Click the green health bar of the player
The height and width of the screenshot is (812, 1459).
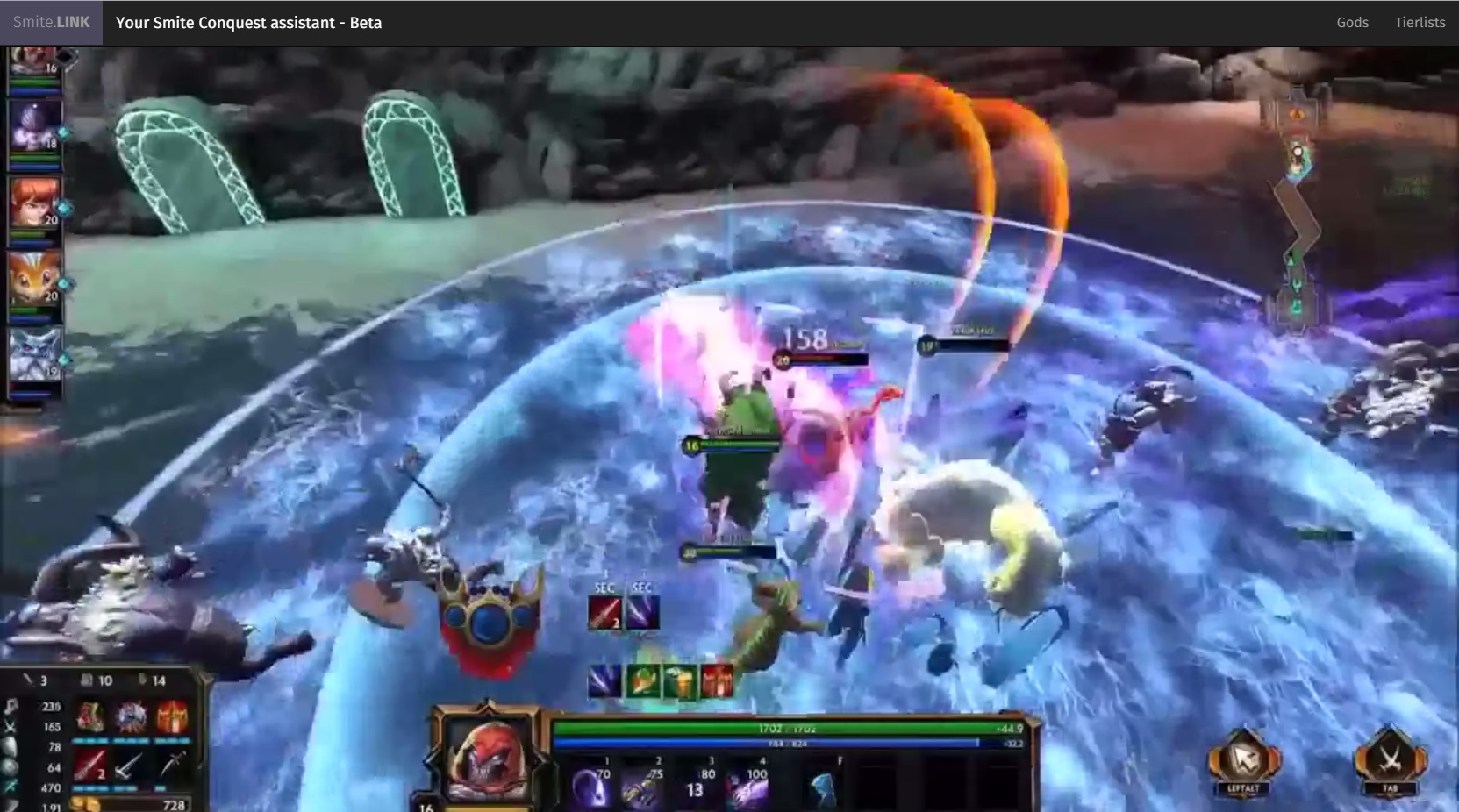790,727
